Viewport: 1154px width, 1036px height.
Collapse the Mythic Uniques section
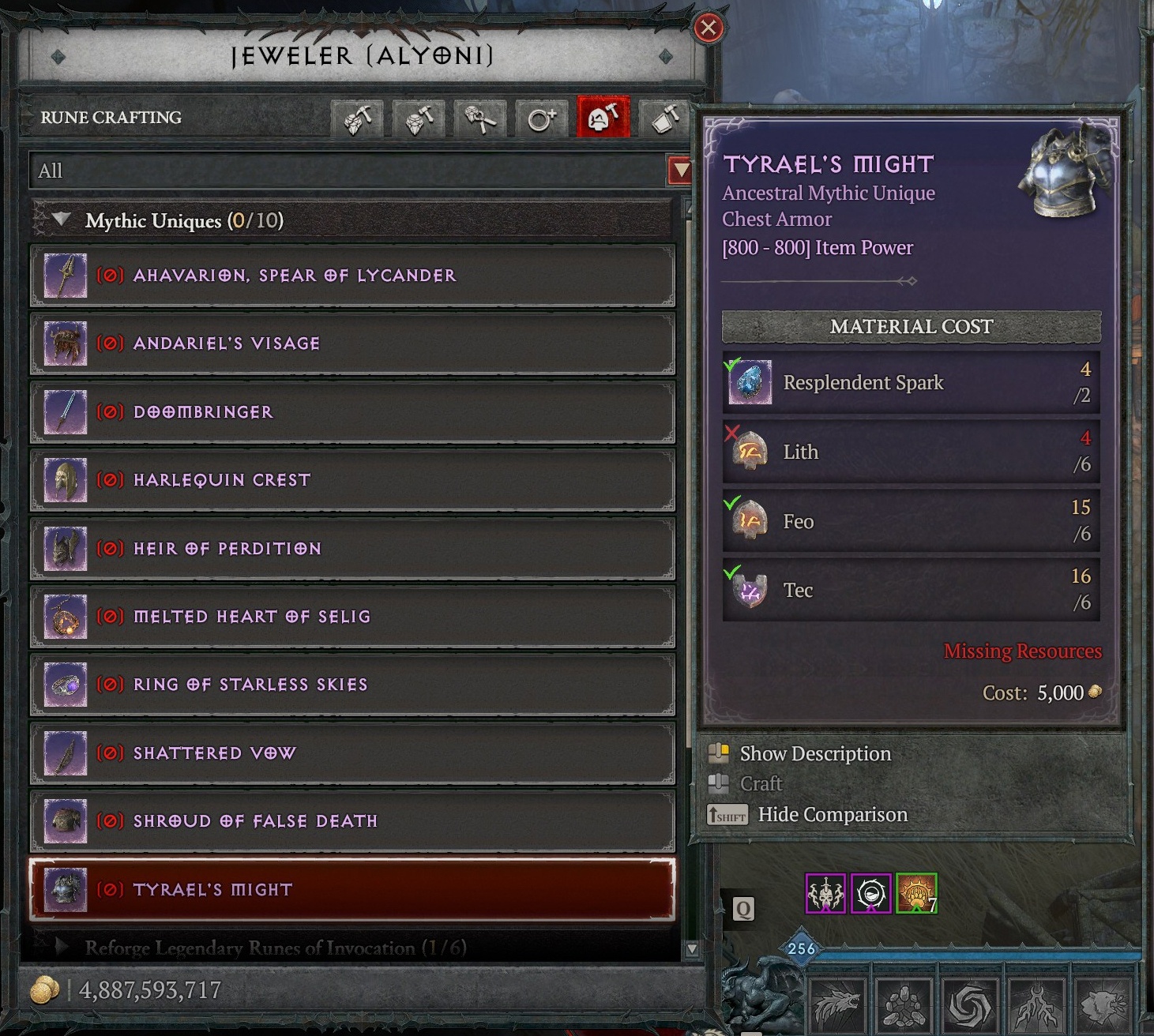coord(62,221)
